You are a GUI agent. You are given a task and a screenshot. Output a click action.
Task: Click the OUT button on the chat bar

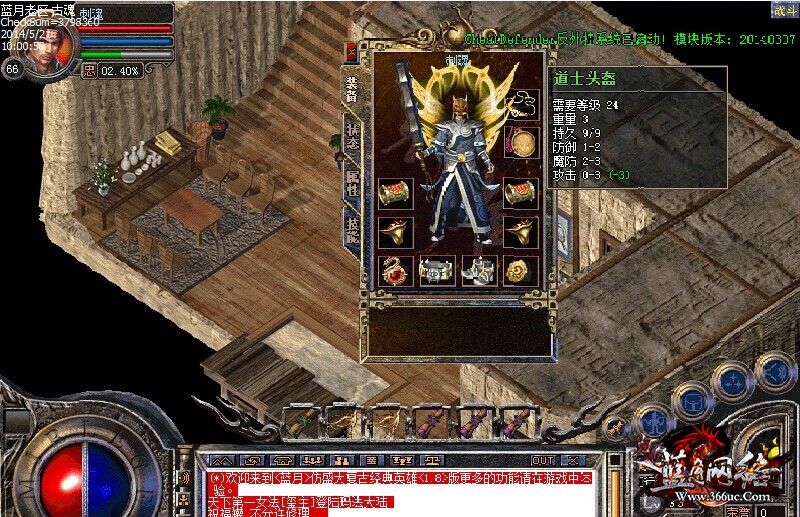click(543, 460)
